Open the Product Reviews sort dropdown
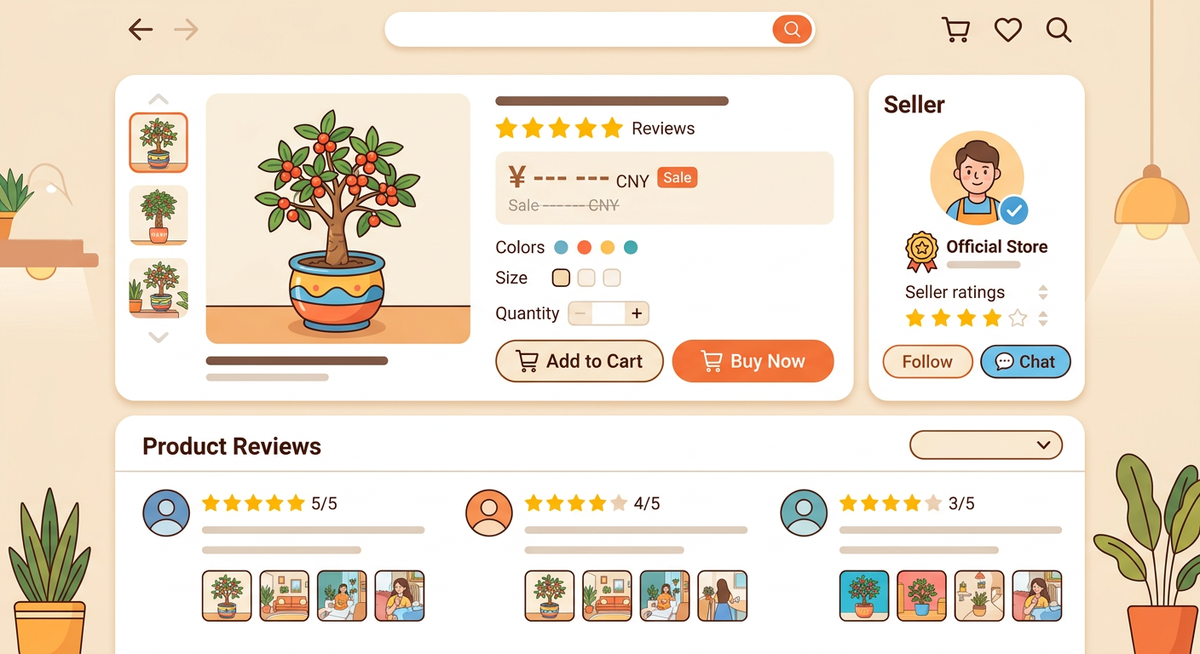Image resolution: width=1200 pixels, height=654 pixels. click(x=985, y=445)
